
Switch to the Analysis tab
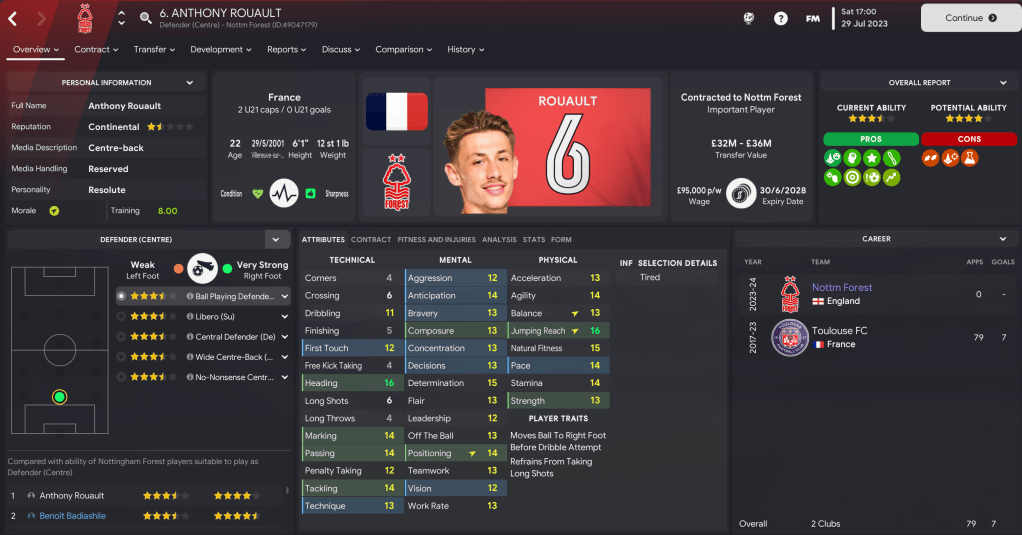coord(499,240)
